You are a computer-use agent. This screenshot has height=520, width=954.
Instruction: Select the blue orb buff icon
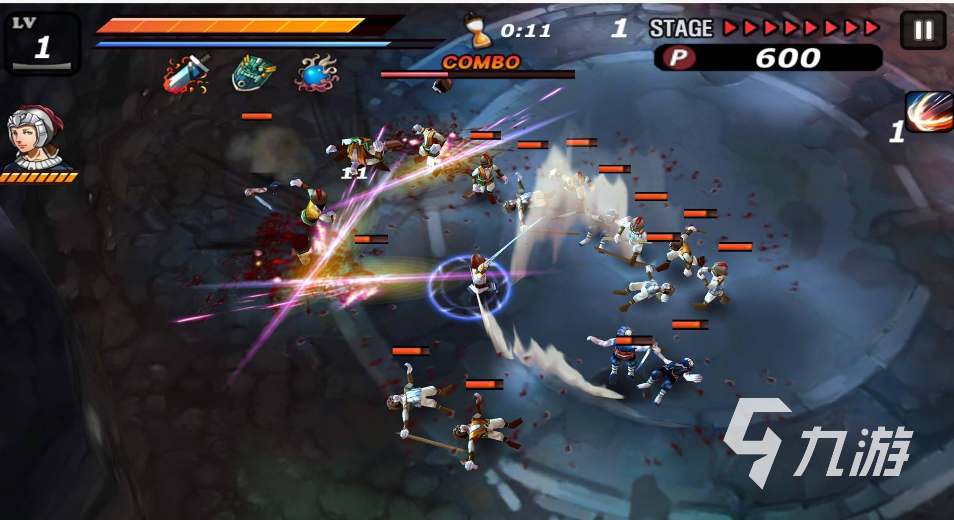(x=317, y=74)
